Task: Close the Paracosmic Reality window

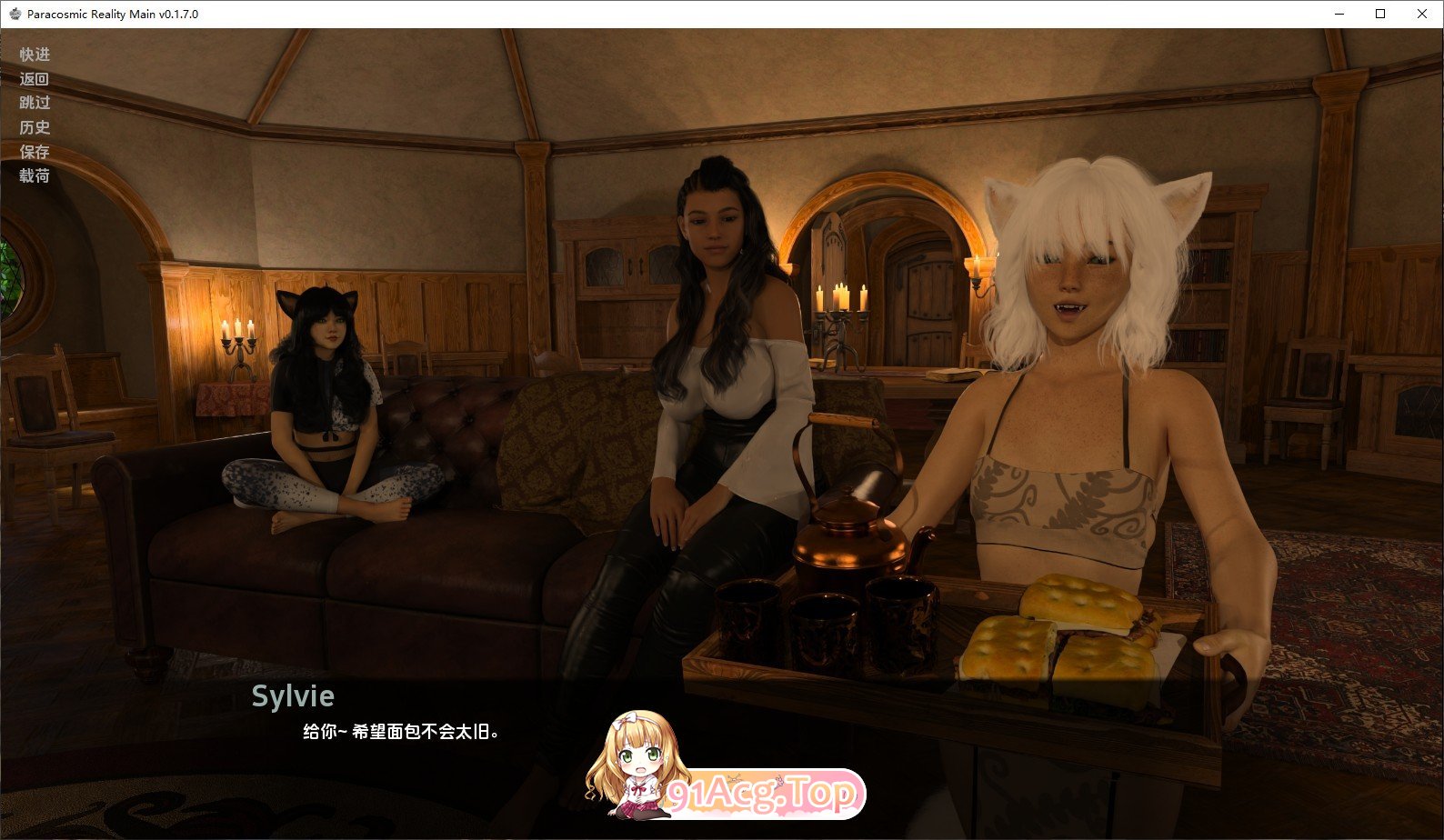Action: (1421, 14)
